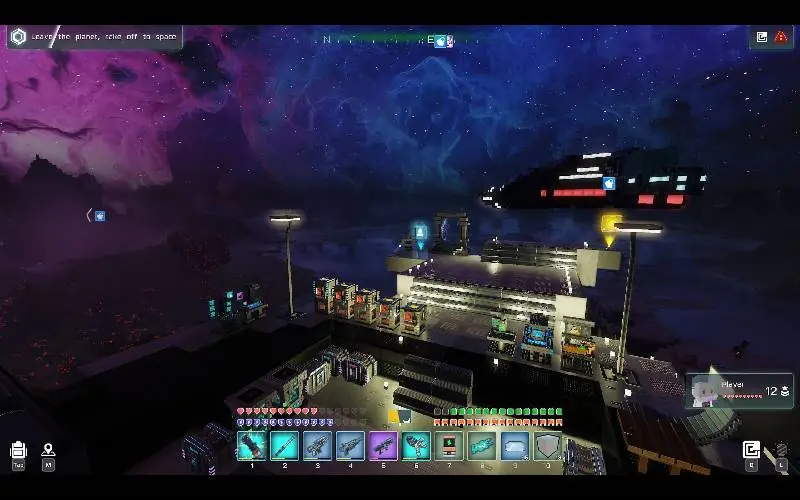
Task: Open the window icon beside the warning
Action: (x=762, y=37)
